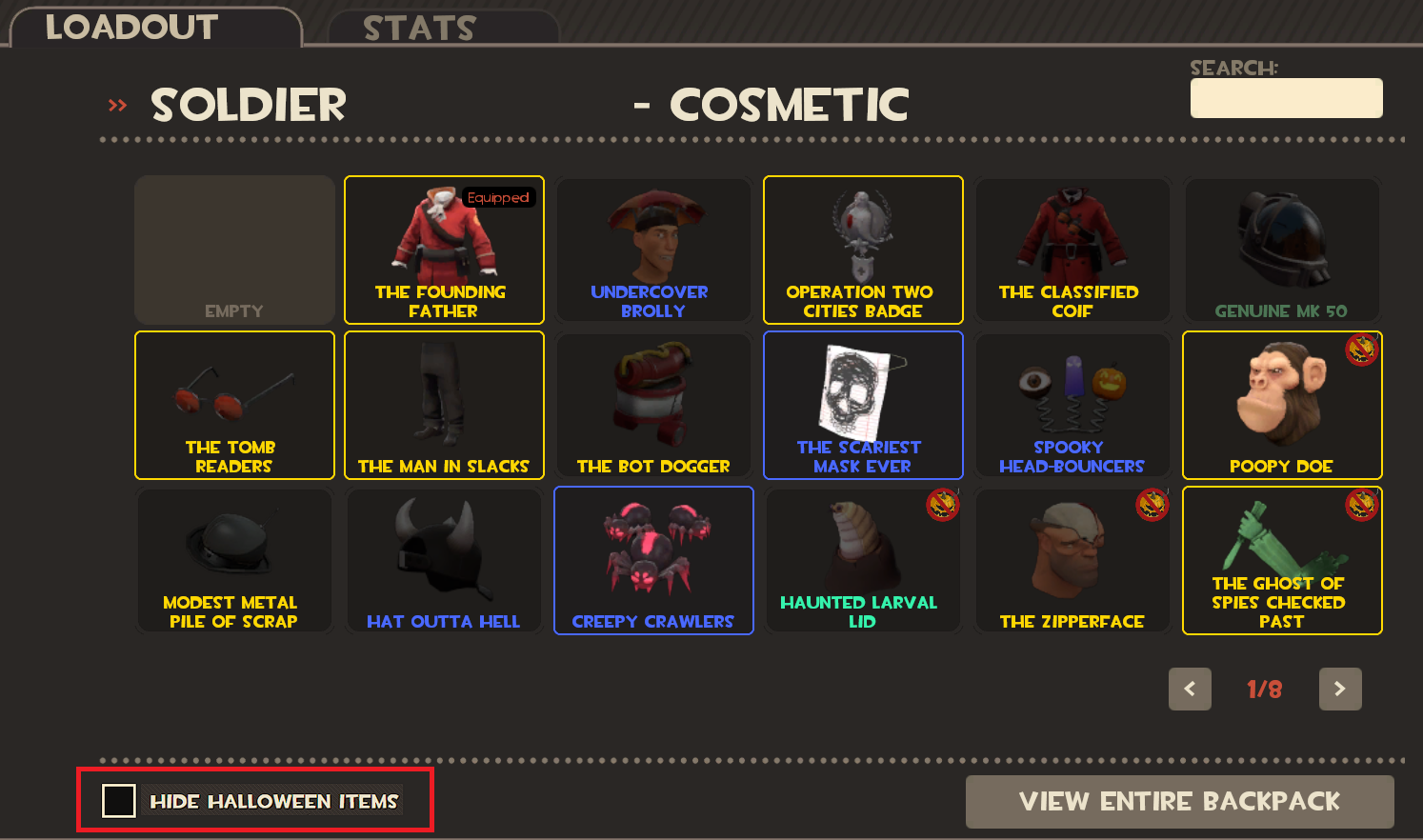Go to the next loadout page
1423x840 pixels.
[x=1340, y=689]
